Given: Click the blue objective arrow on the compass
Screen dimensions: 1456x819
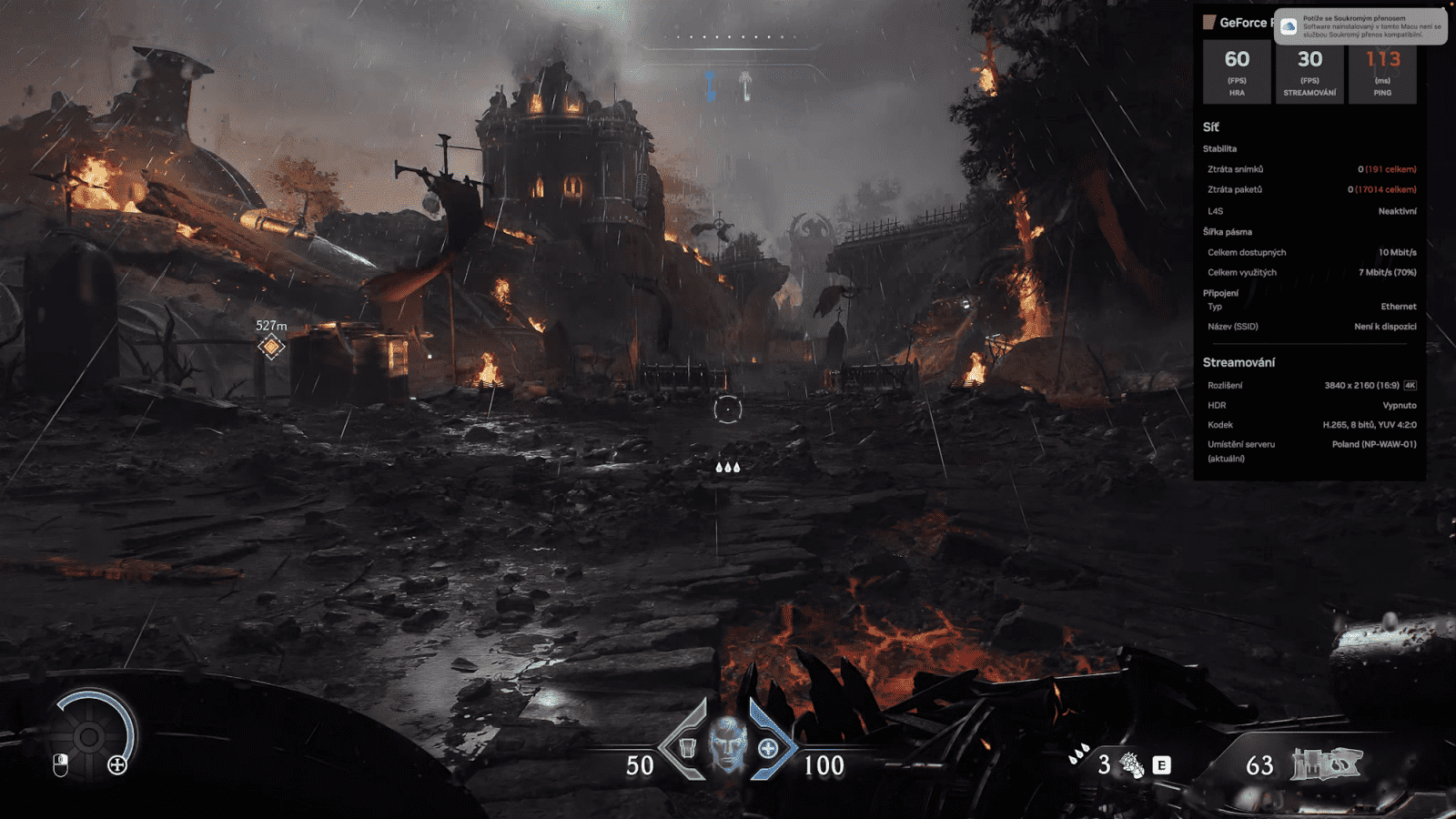Looking at the screenshot, I should (710, 86).
